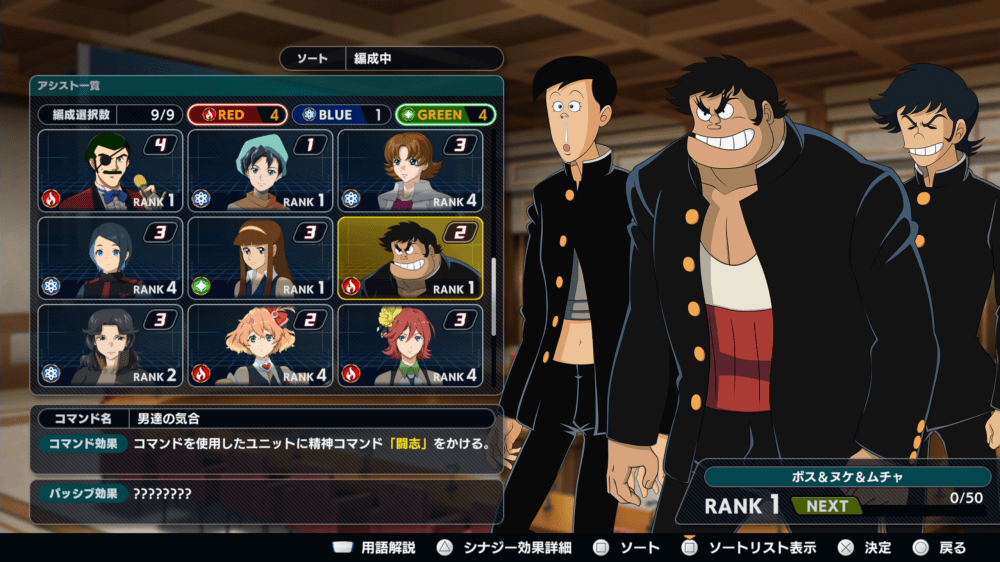Choose the highlighted Boss gang assist card
The height and width of the screenshot is (562, 1000).
410,258
